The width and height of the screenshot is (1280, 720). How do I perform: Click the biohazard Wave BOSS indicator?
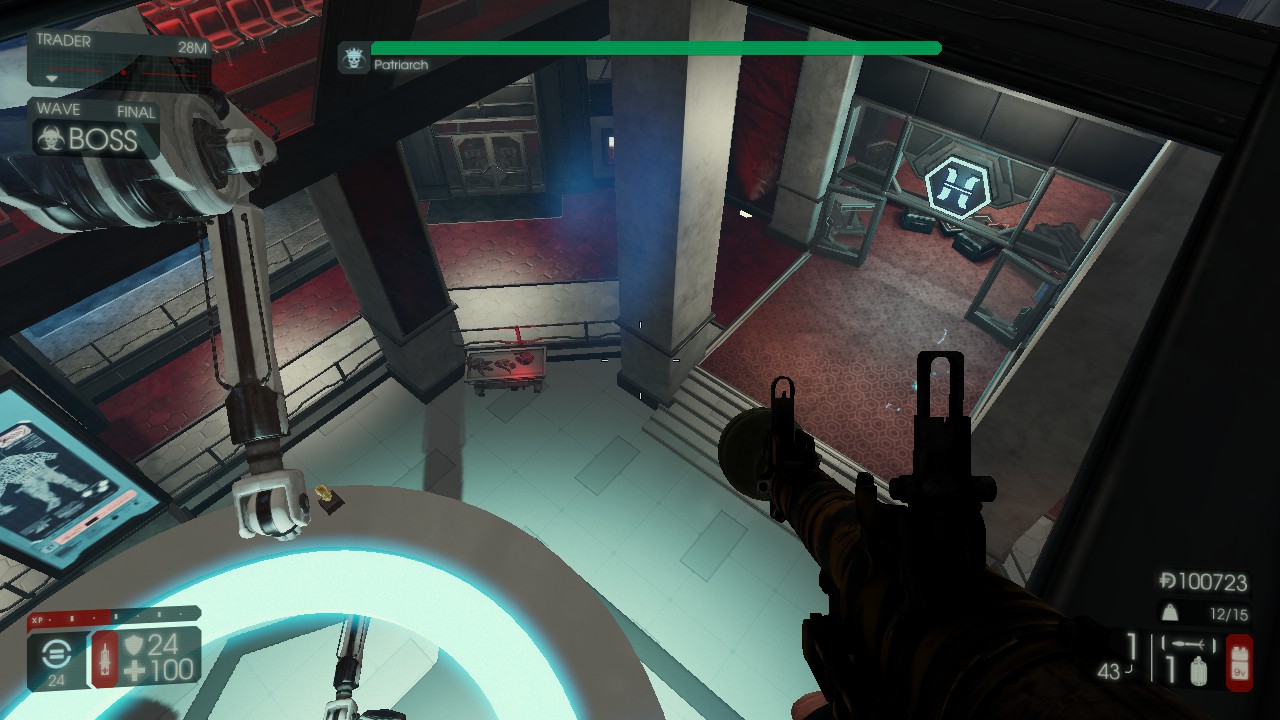50,138
